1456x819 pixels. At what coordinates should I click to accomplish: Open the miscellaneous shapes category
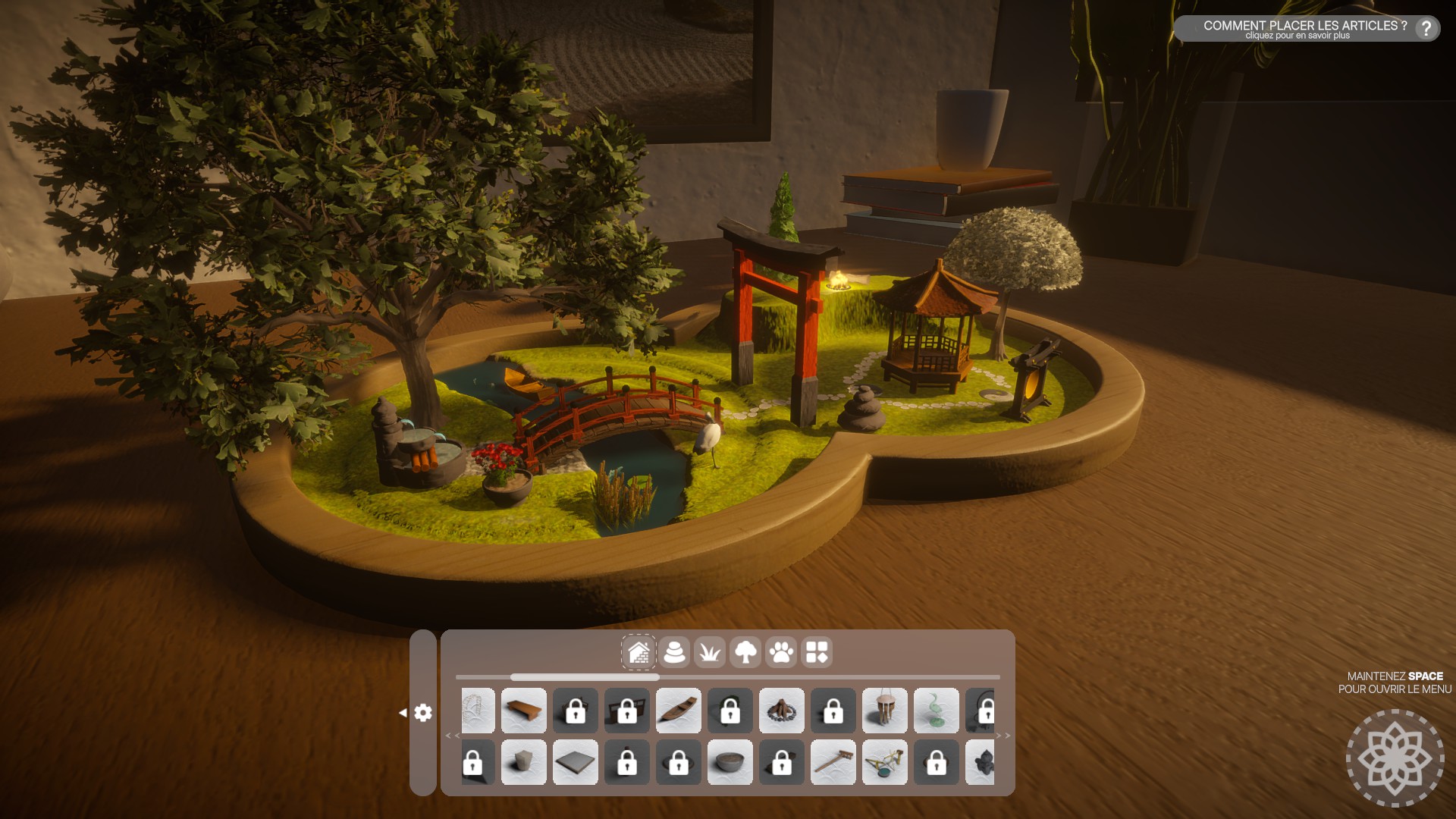pyautogui.click(x=817, y=652)
